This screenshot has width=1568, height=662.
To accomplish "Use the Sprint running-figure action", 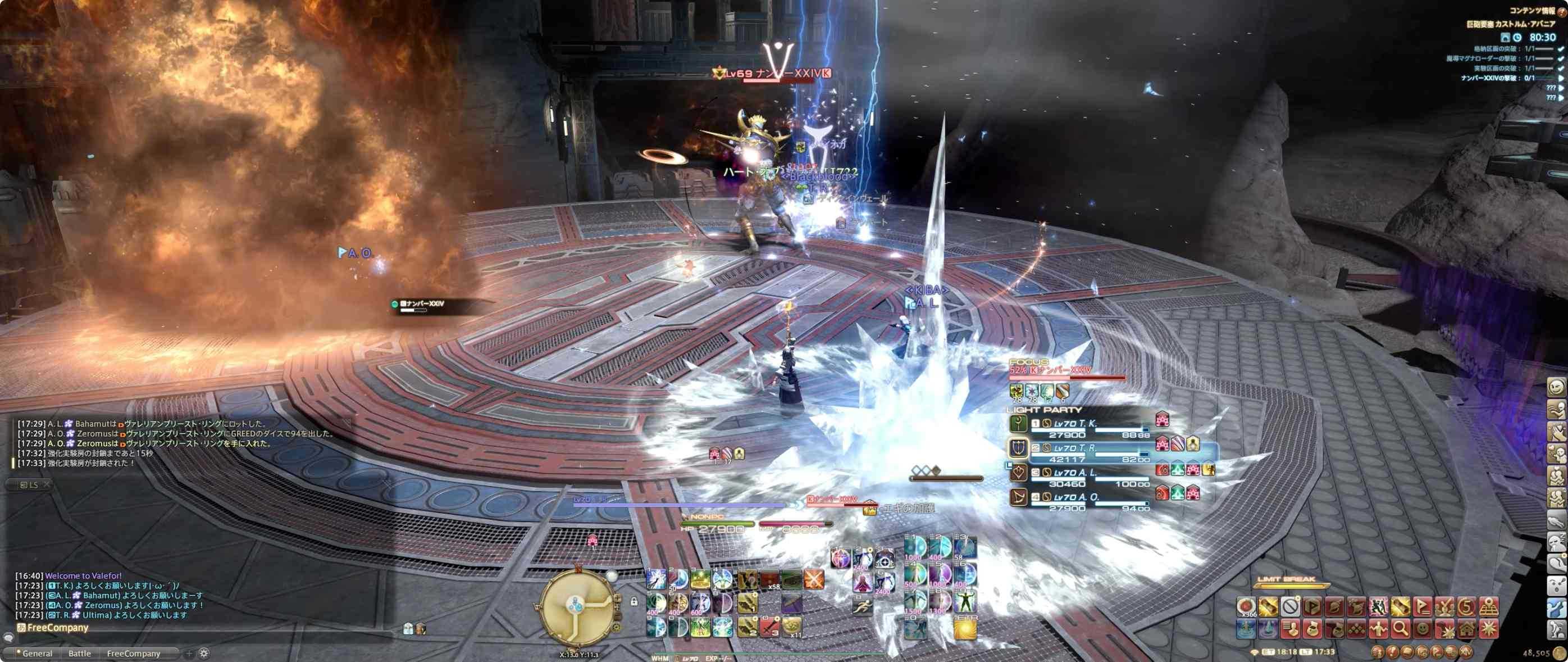I will click(862, 606).
